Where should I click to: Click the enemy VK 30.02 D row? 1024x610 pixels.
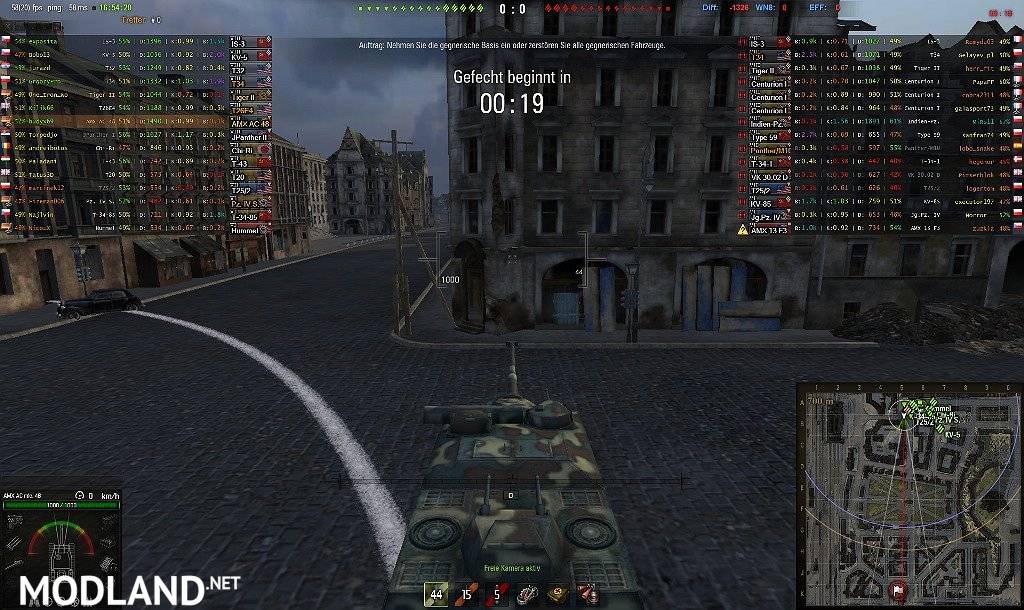point(880,175)
